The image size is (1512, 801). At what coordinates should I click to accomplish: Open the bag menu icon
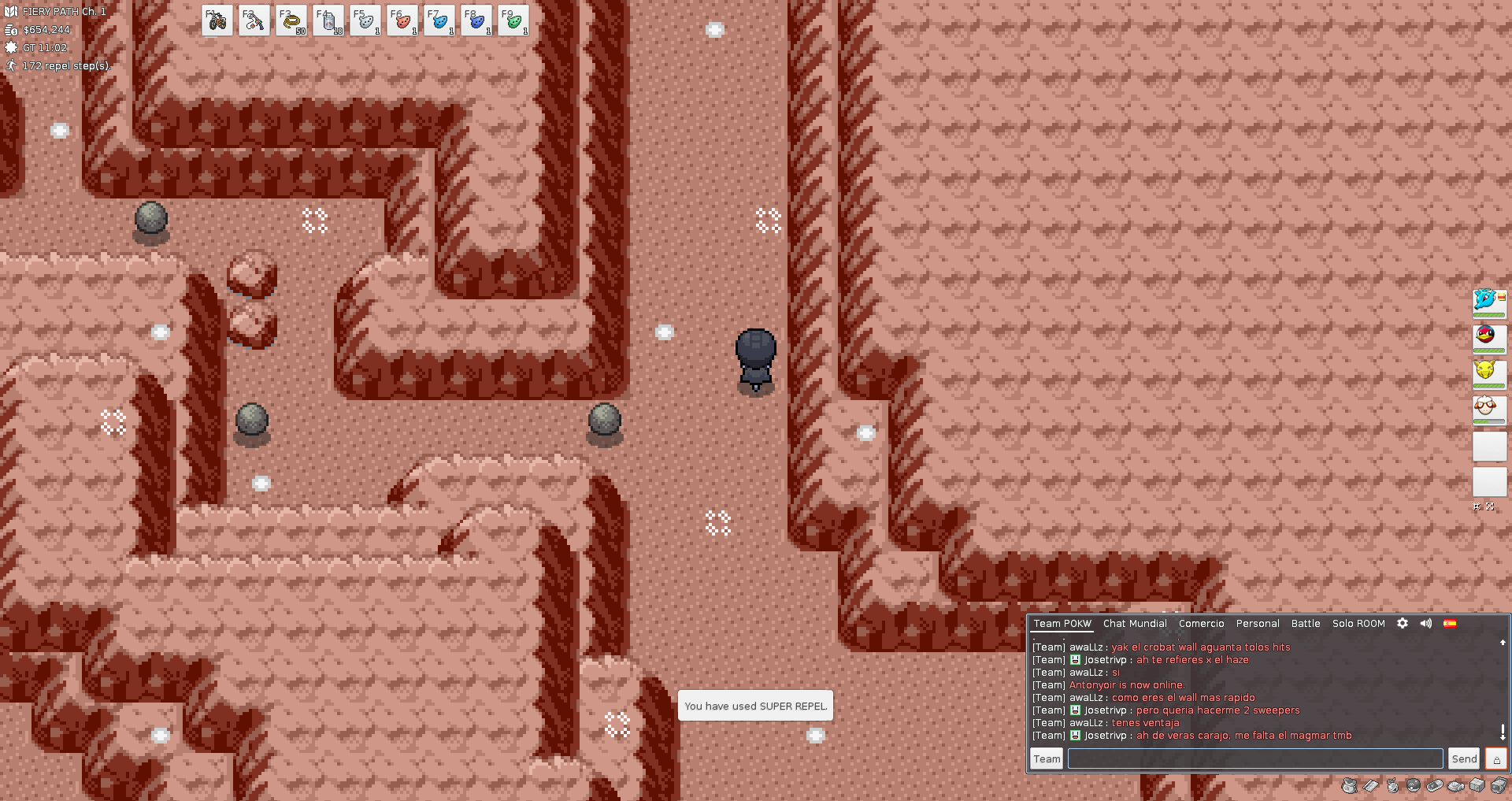click(x=1350, y=785)
